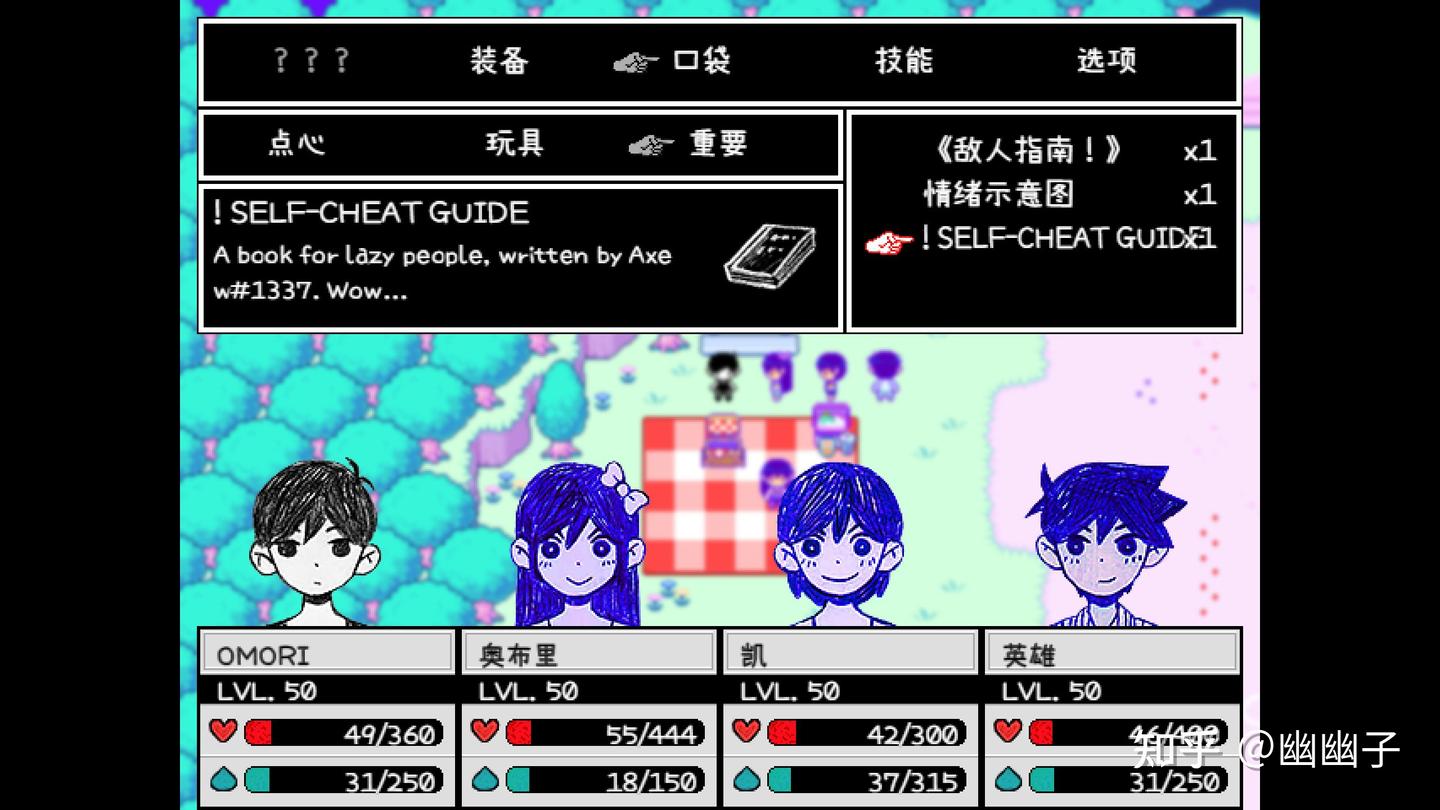The image size is (1440, 810).
Task: Switch to the 点心 tab
Action: click(x=297, y=144)
